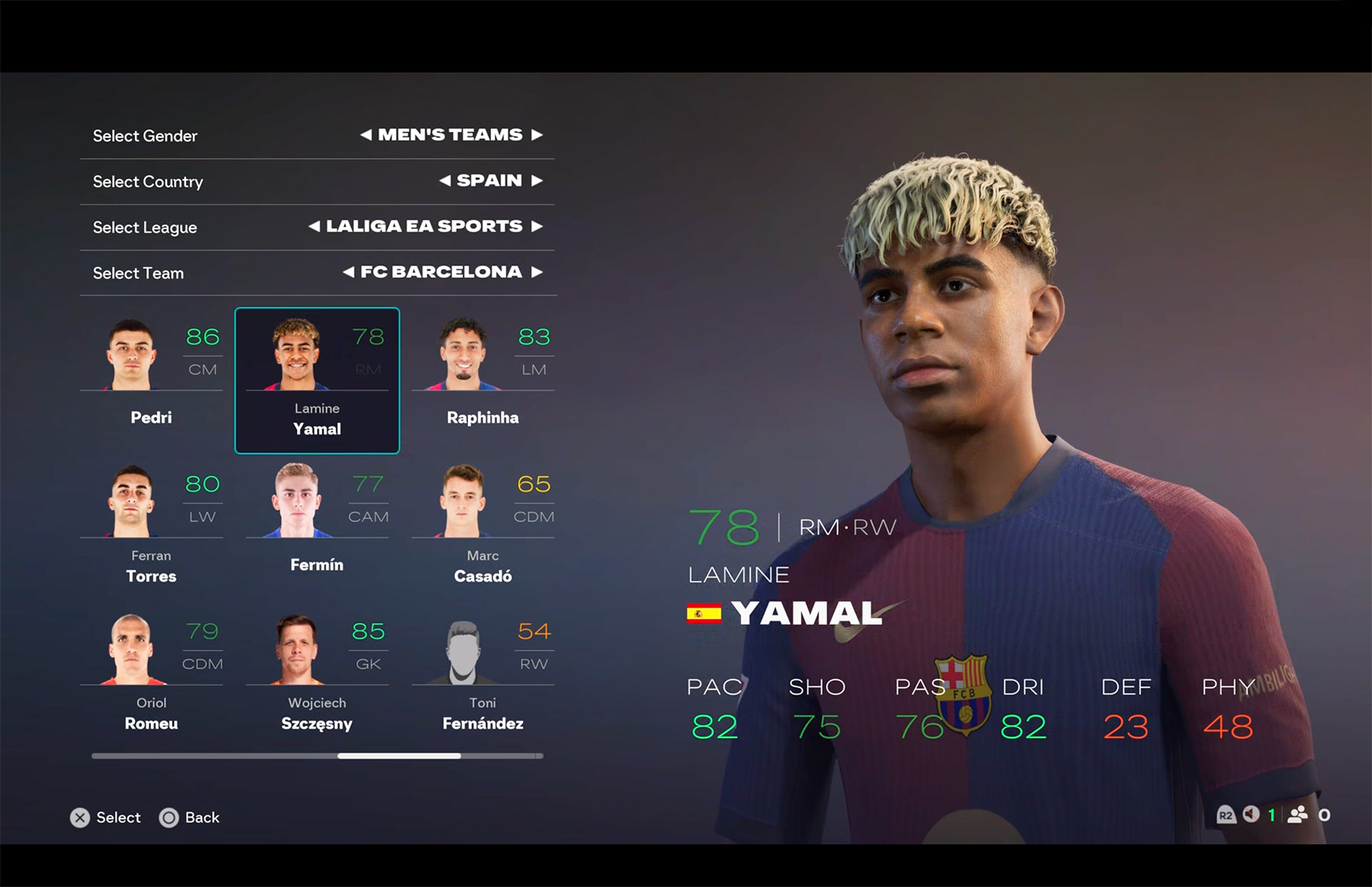This screenshot has height=887, width=1372.
Task: Click the two-player co-op icon
Action: [x=1297, y=815]
